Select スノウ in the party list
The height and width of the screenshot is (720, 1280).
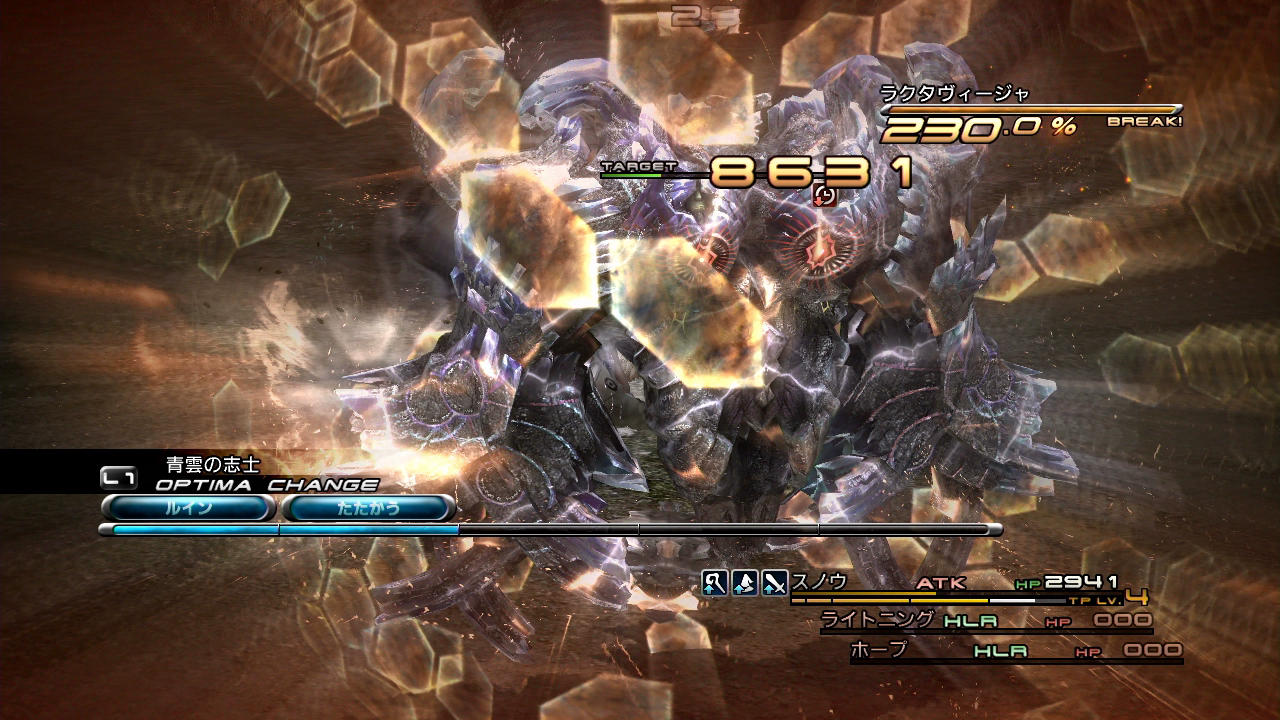tap(819, 581)
